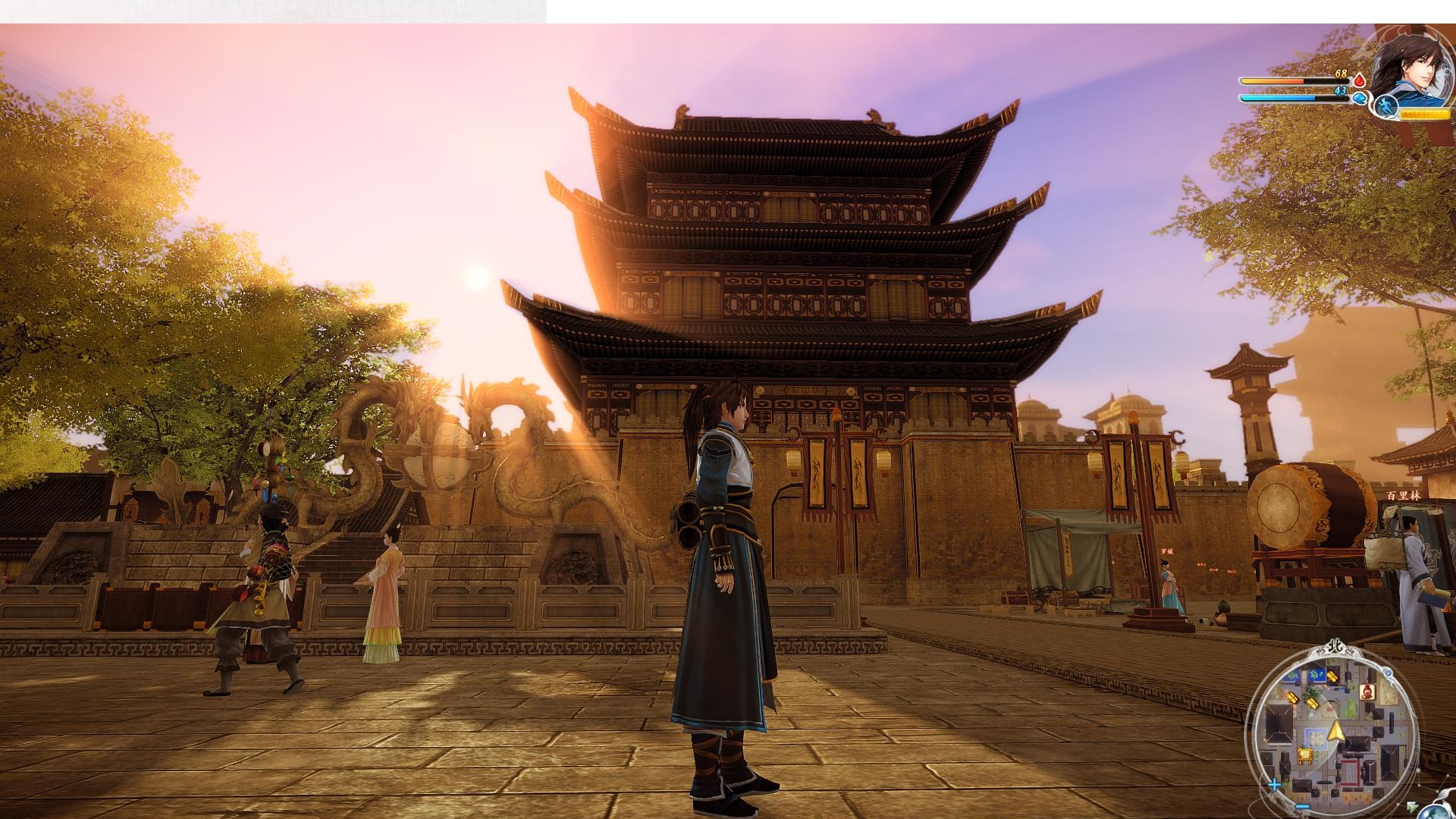Click the yellow experience bar under the portrait

tap(1426, 115)
